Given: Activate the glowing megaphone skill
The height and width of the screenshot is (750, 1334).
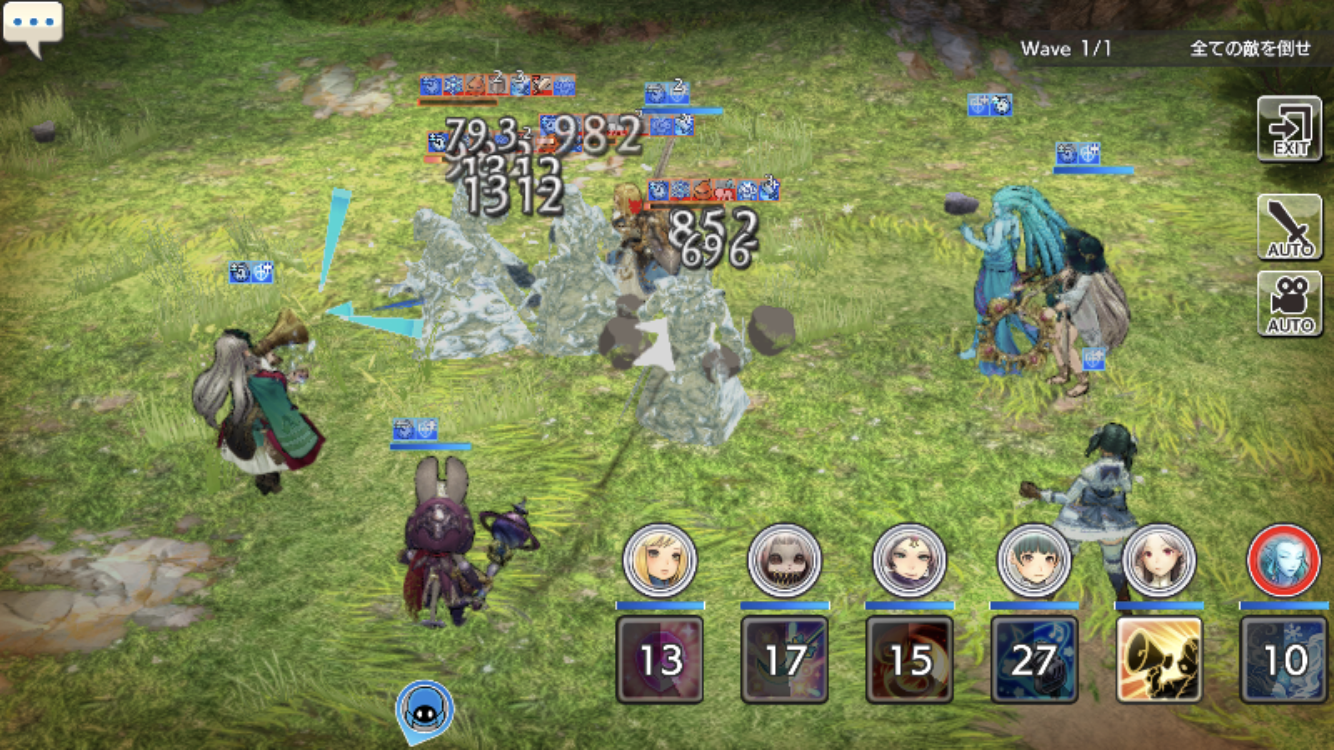Looking at the screenshot, I should [x=1159, y=659].
